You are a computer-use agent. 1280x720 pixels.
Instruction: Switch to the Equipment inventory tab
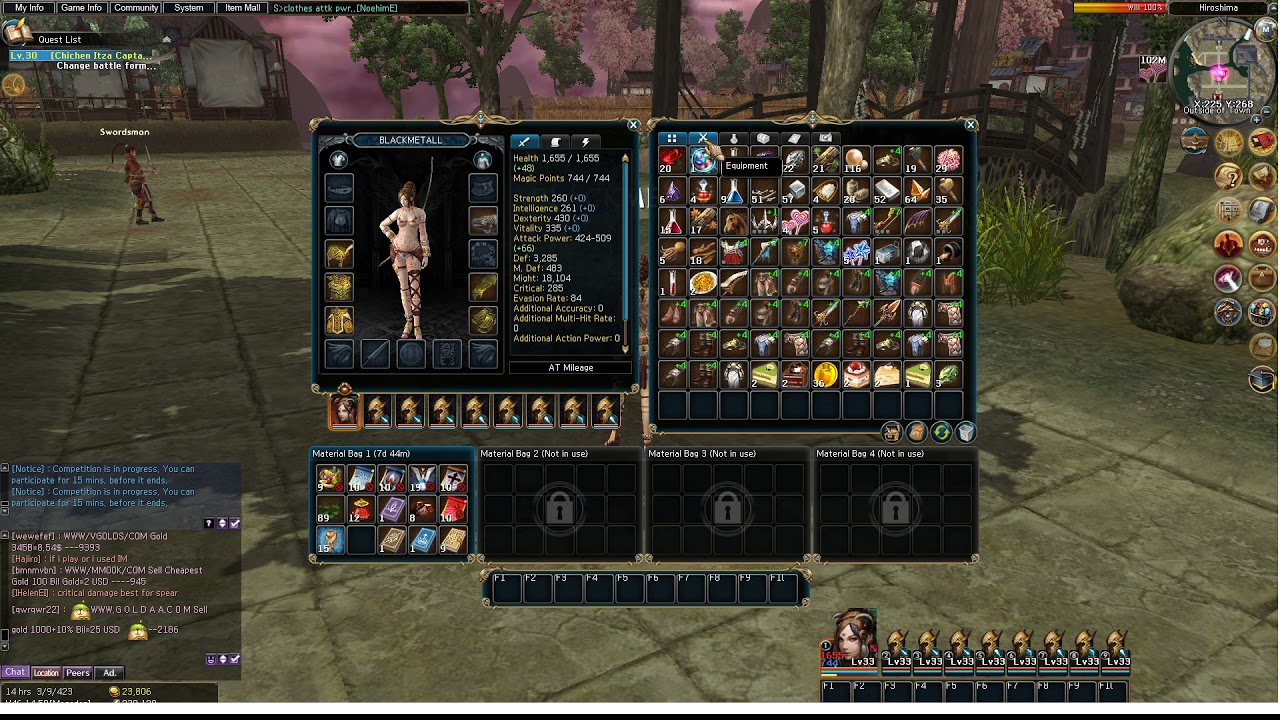[x=703, y=139]
